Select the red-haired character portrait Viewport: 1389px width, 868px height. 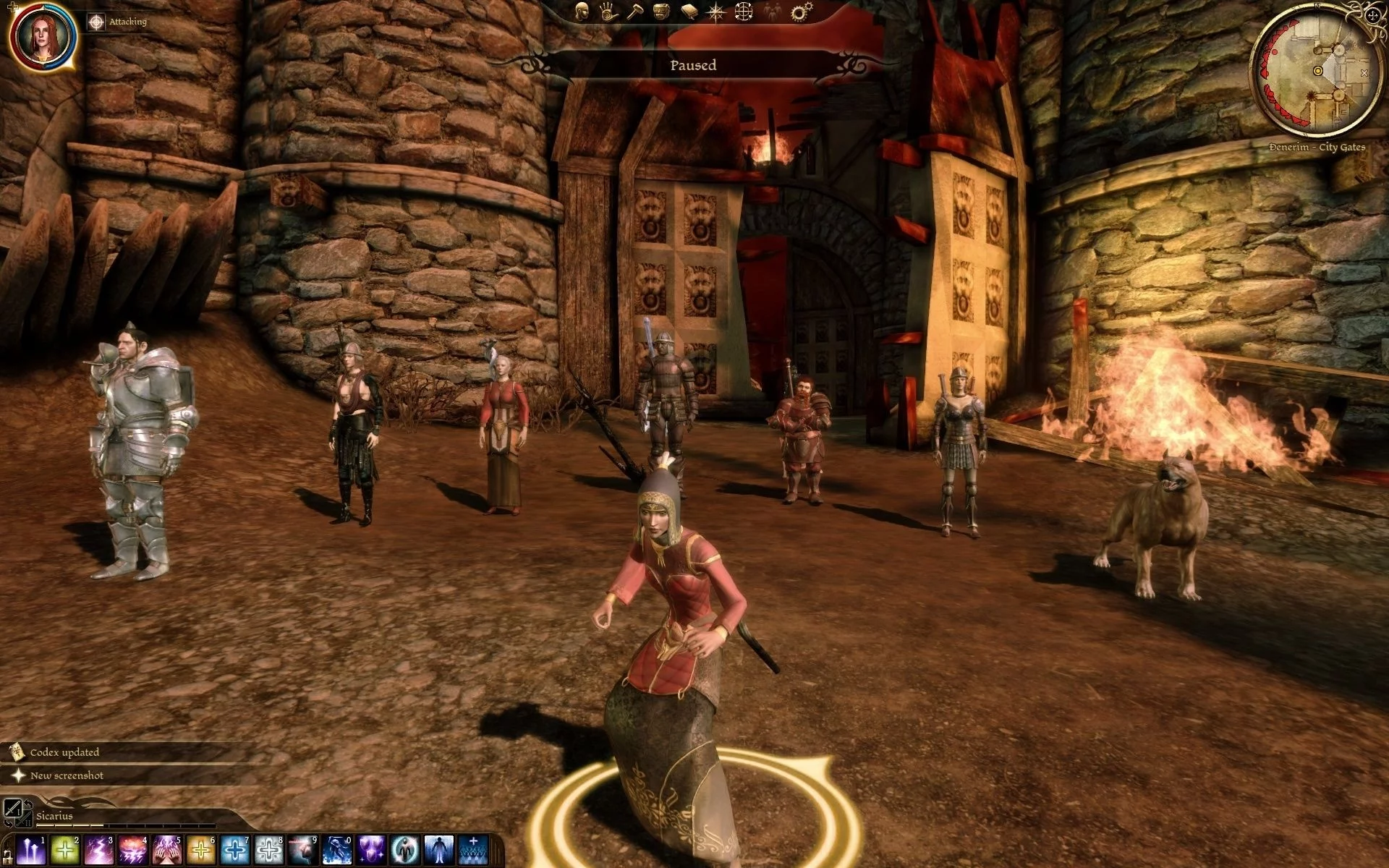pos(43,36)
